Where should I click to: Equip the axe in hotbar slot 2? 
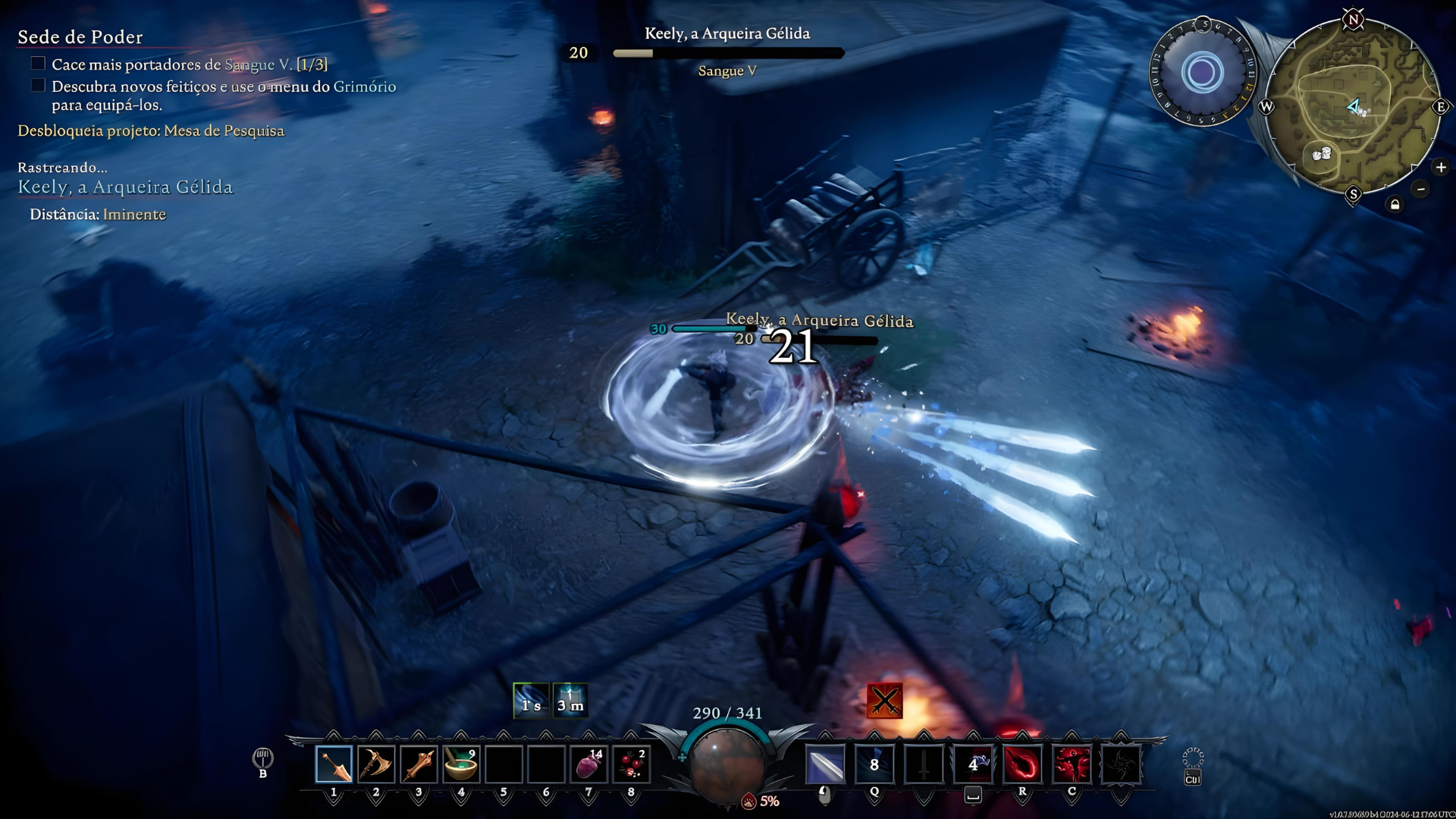376,764
